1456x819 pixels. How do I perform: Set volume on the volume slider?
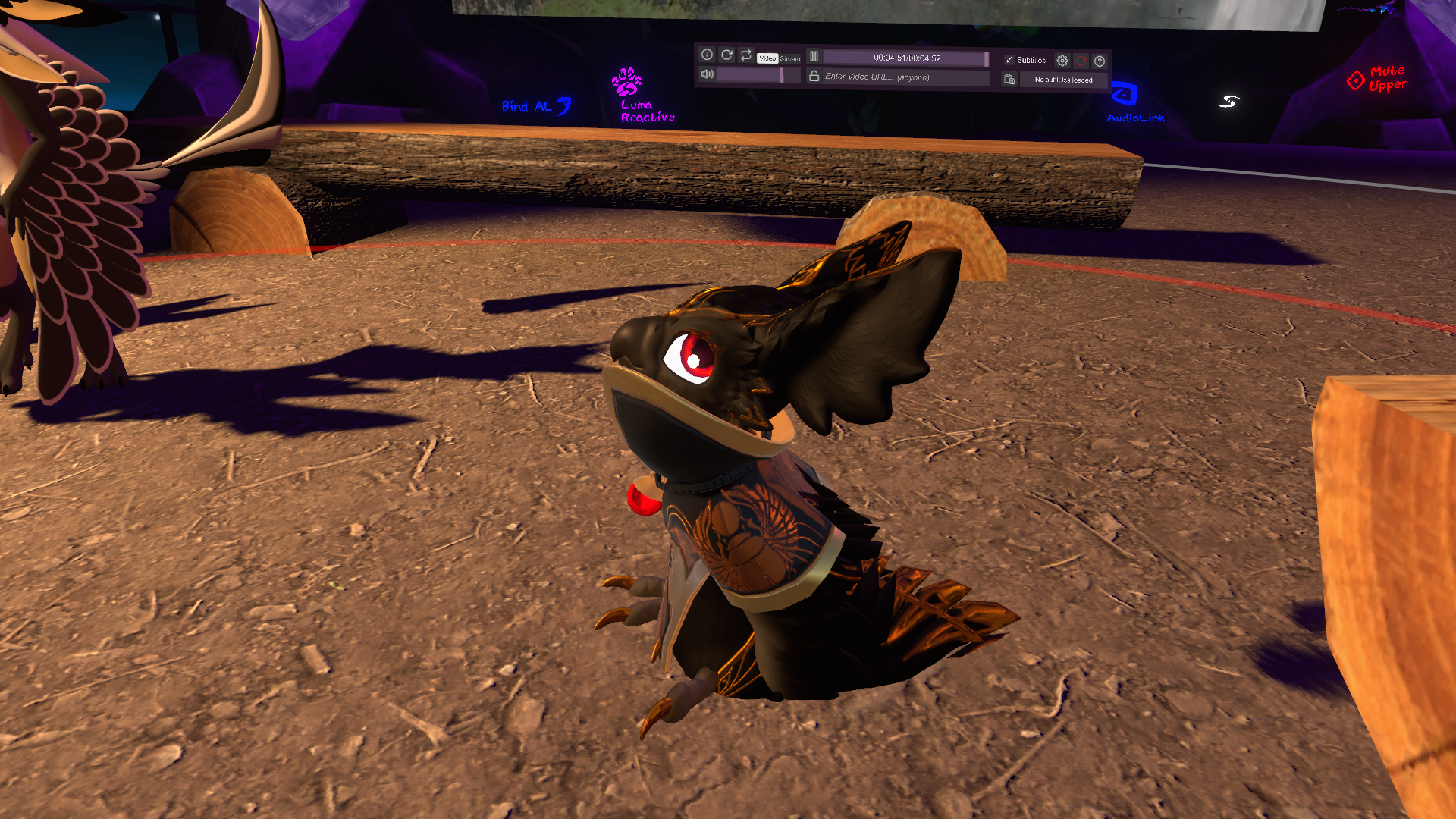(751, 75)
